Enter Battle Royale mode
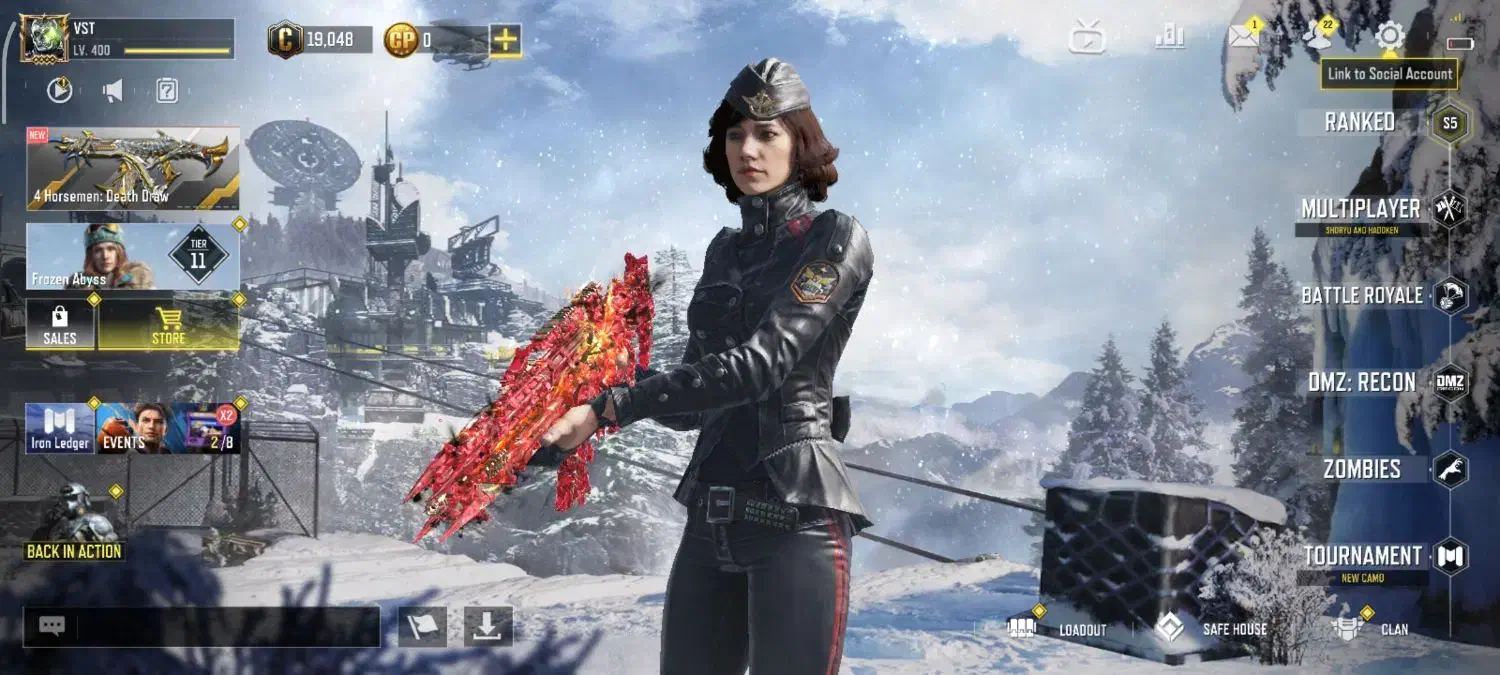Image resolution: width=1500 pixels, height=675 pixels. click(x=1361, y=296)
